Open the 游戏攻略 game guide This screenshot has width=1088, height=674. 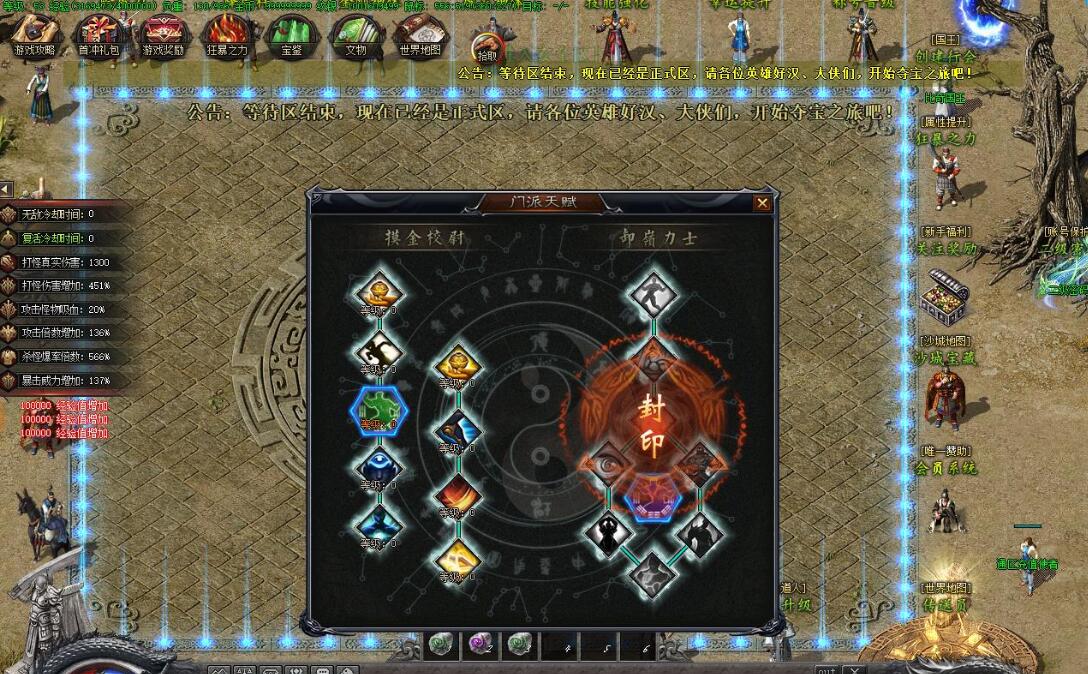[x=35, y=35]
